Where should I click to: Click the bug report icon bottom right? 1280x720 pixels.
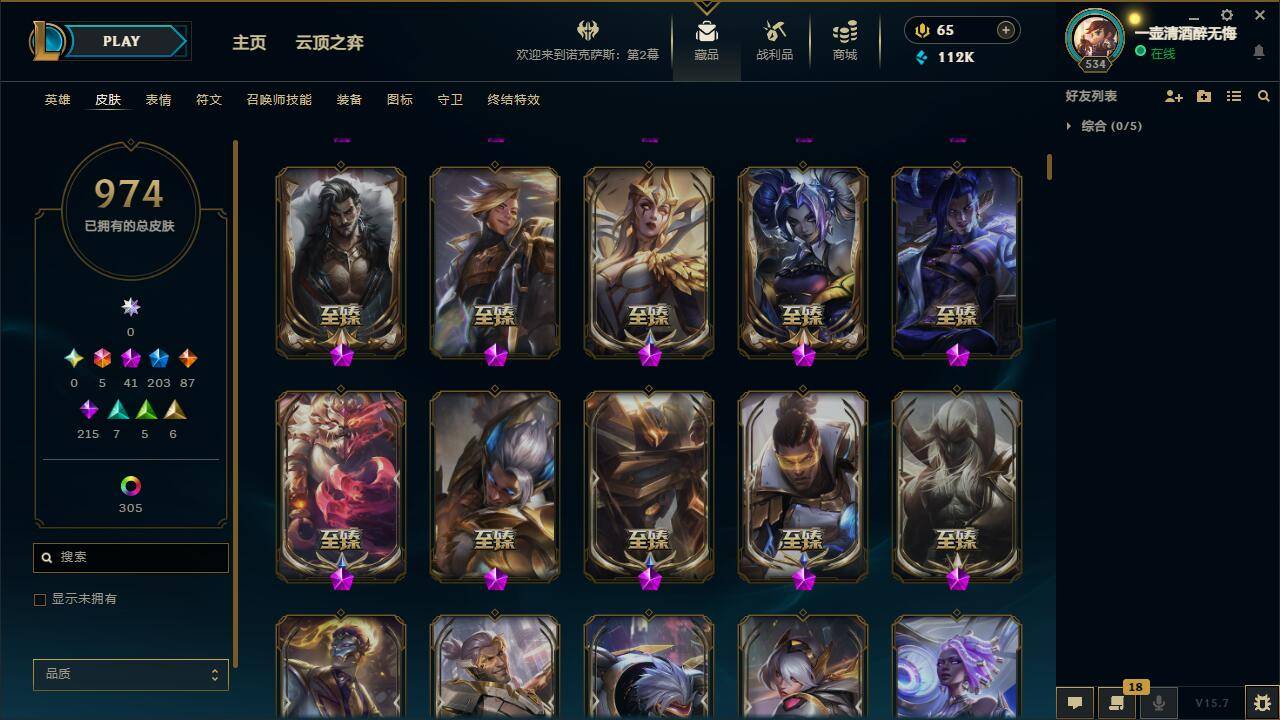(x=1258, y=700)
